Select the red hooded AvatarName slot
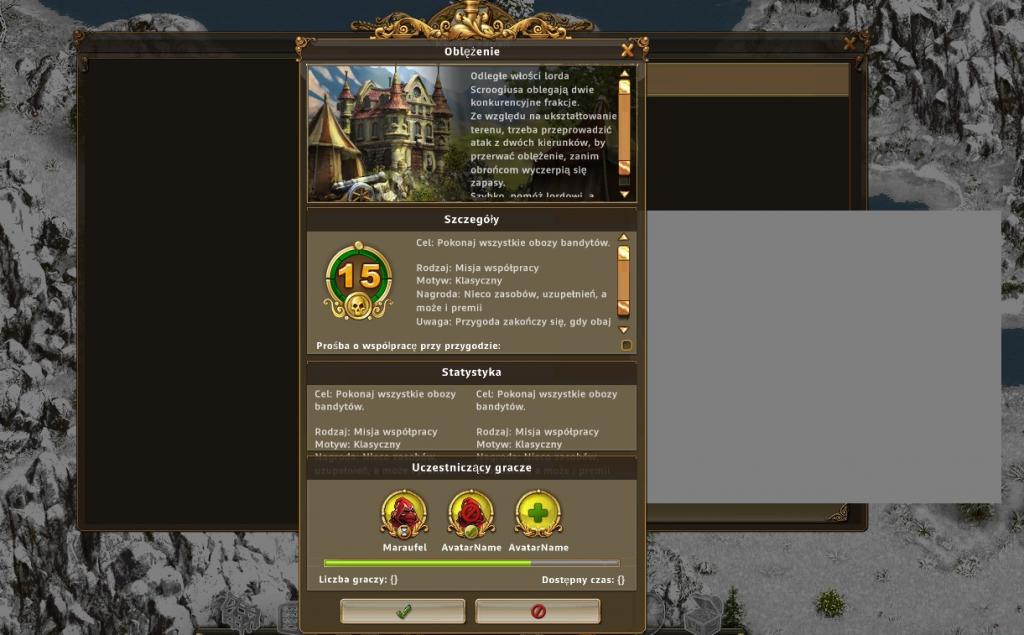The height and width of the screenshot is (635, 1024). [x=471, y=514]
